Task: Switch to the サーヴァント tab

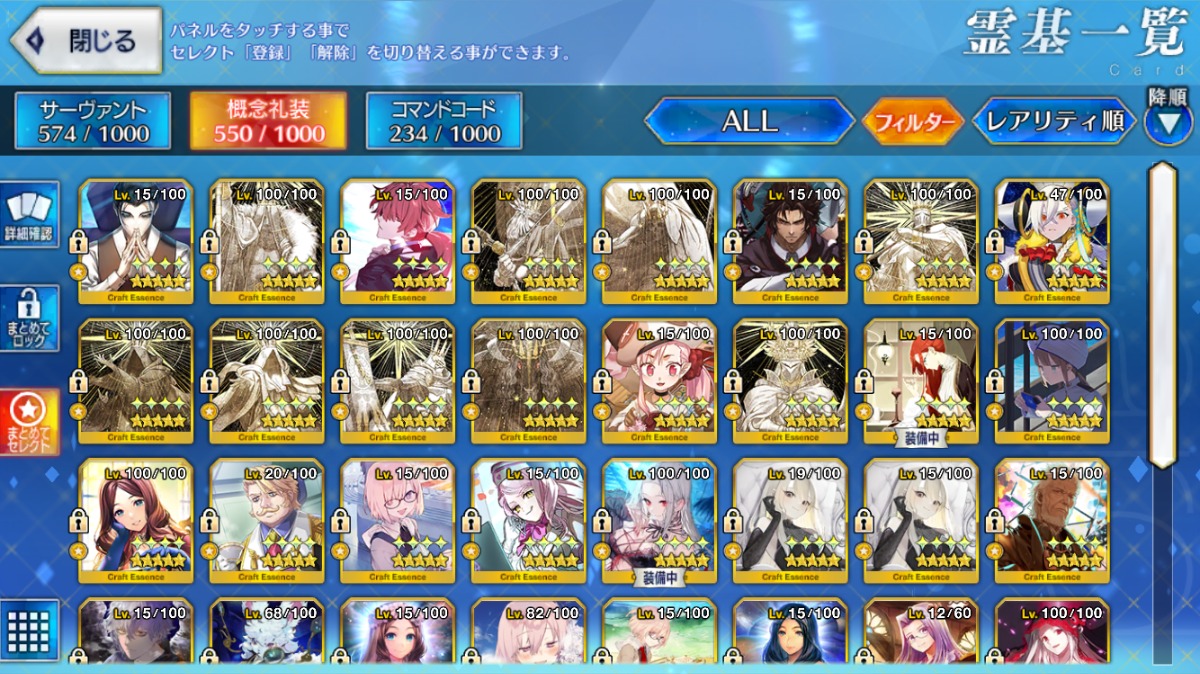Action: coord(93,121)
